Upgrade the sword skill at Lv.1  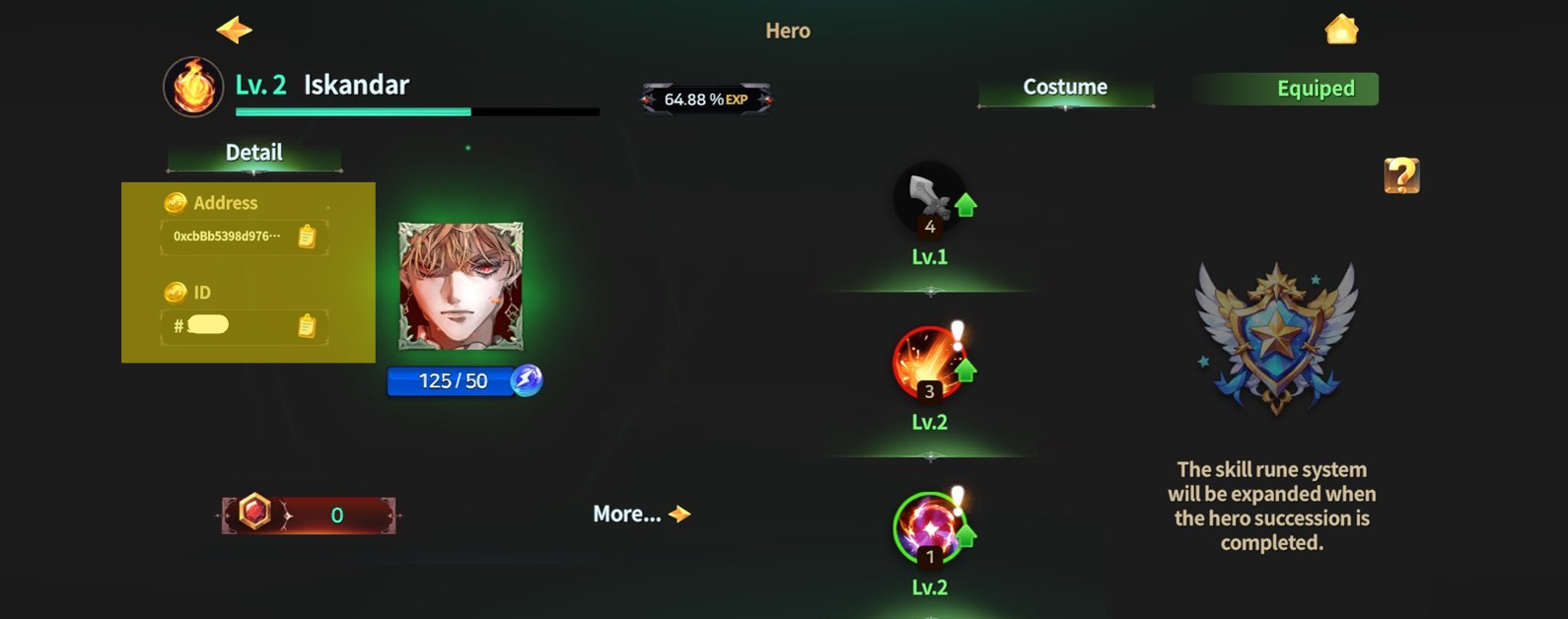(x=965, y=205)
